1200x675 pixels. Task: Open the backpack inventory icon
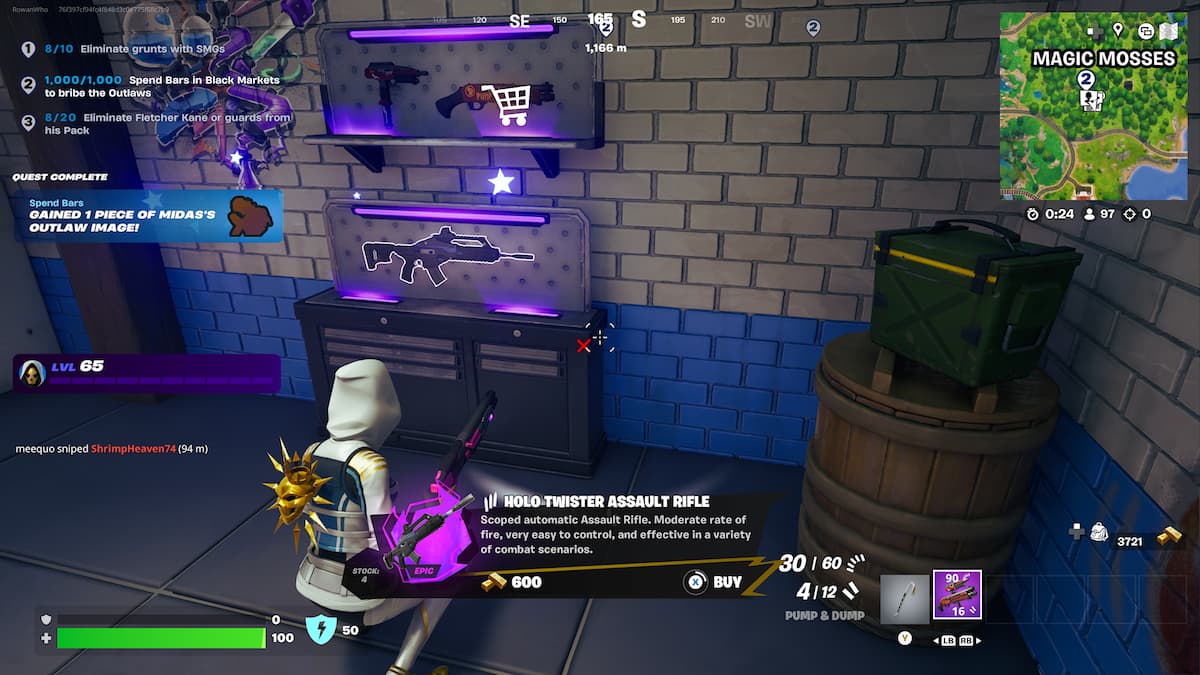(1097, 532)
